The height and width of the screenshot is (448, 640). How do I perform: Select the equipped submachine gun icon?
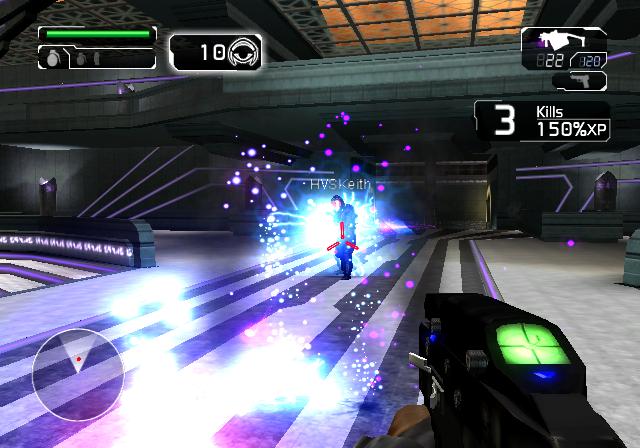[x=553, y=41]
